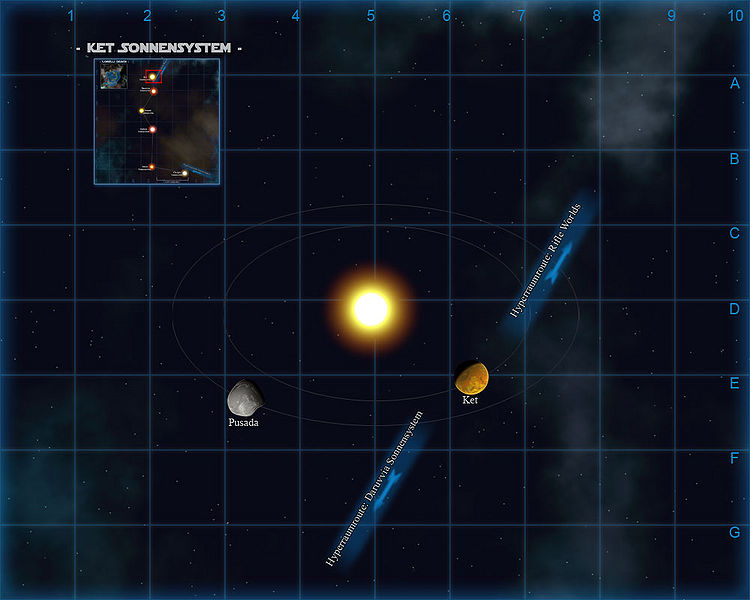750x600 pixels.
Task: Select the planet Ket on the map
Action: point(471,378)
